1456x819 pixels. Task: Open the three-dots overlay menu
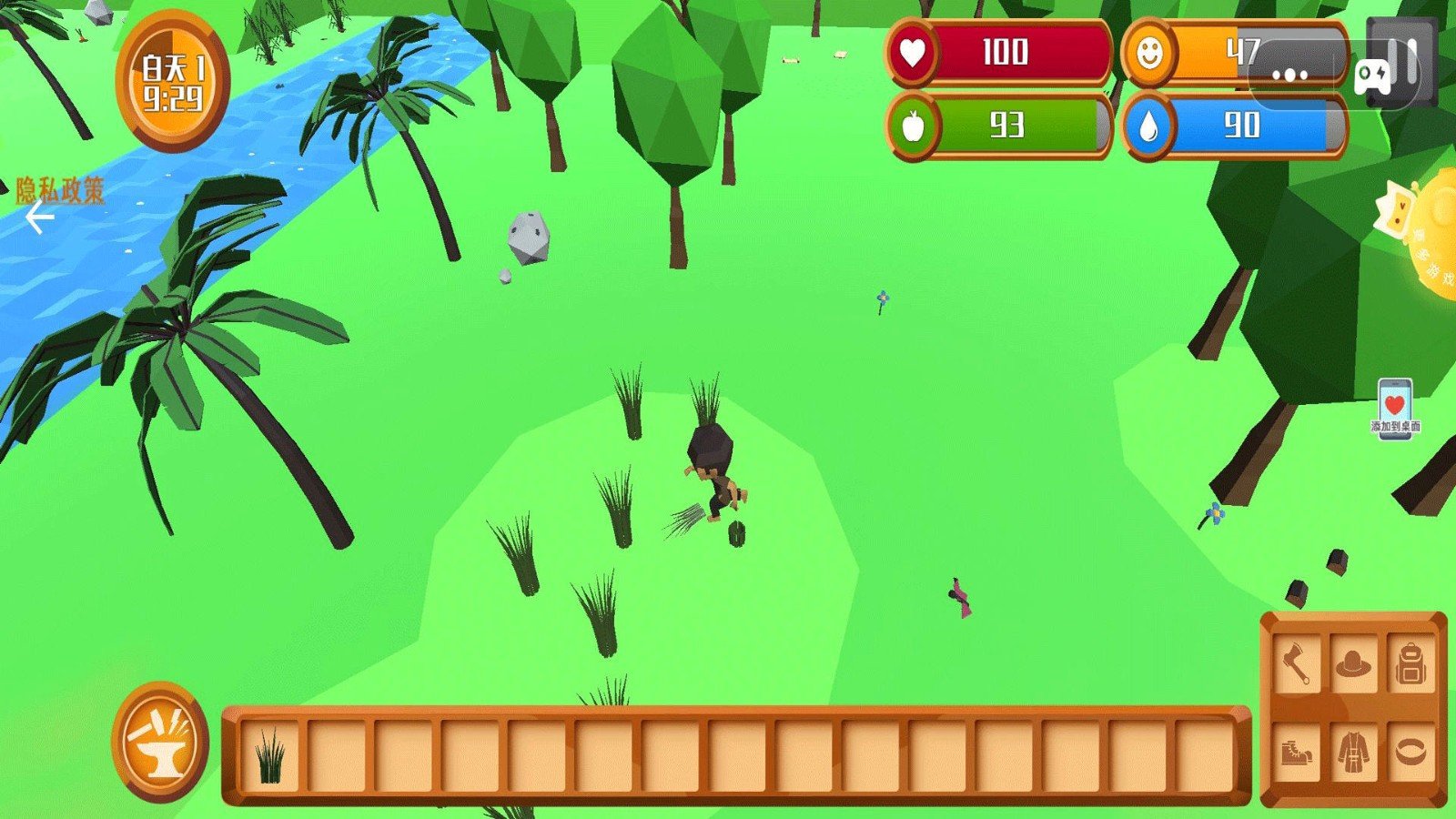coord(1290,75)
